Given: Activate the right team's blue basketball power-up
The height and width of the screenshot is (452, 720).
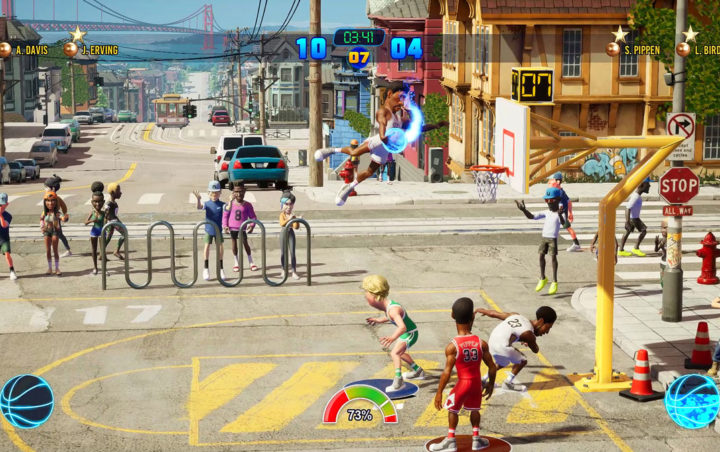Looking at the screenshot, I should pyautogui.click(x=692, y=400).
